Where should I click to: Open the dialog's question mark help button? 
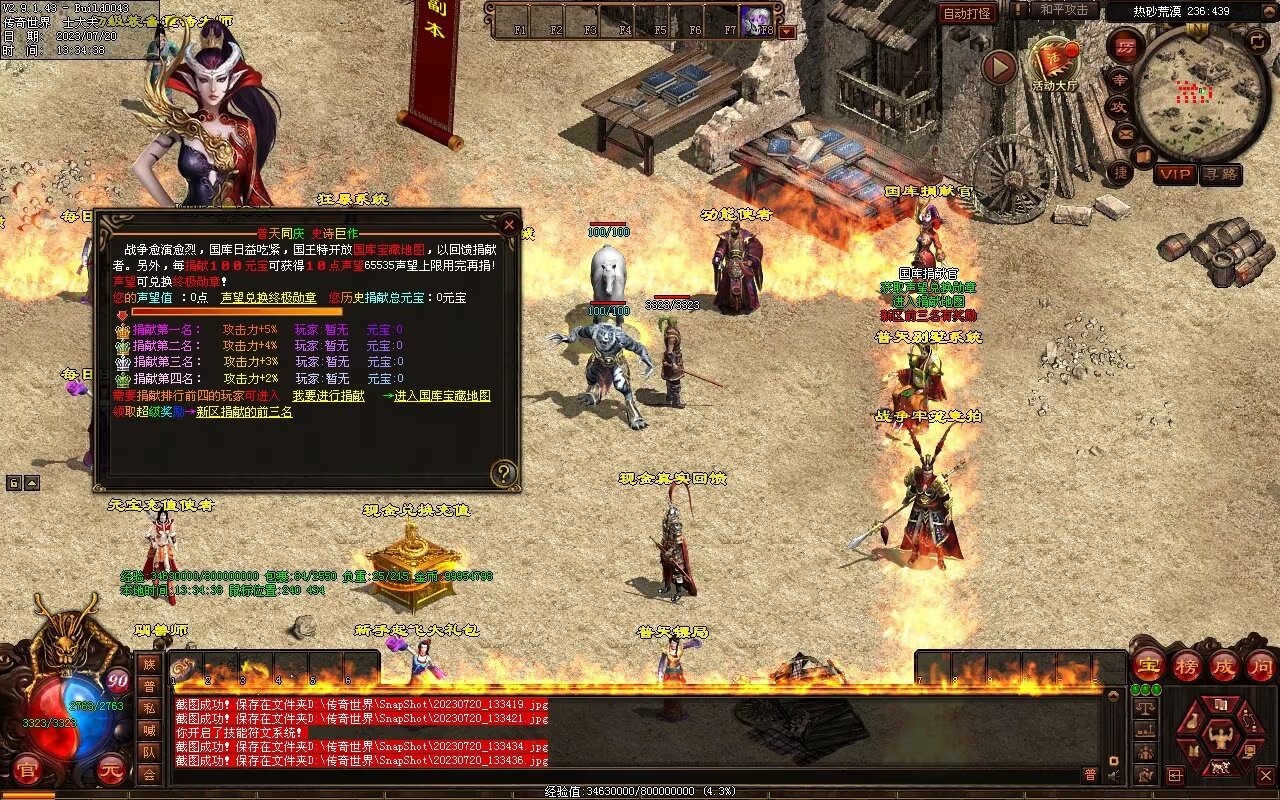click(x=504, y=472)
